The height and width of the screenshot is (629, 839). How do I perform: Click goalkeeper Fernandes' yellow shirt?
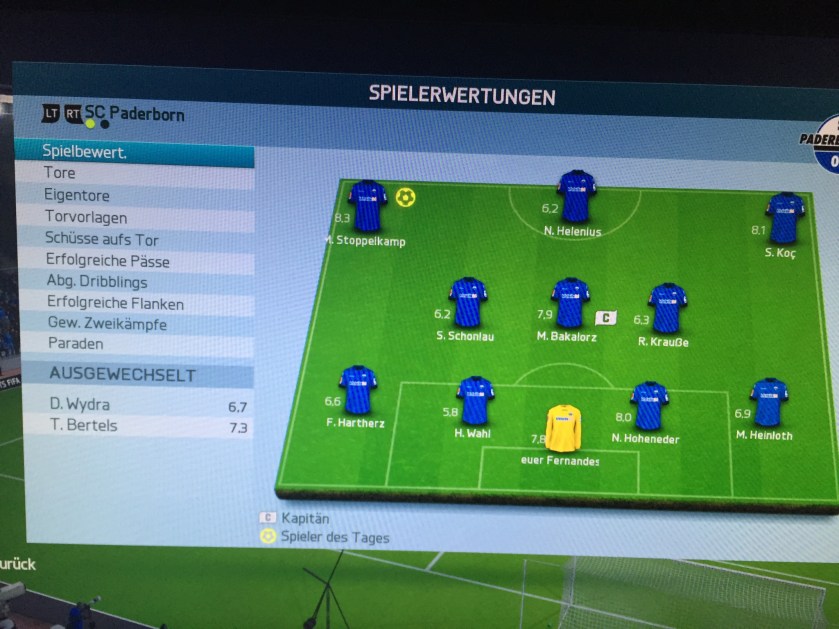(562, 428)
